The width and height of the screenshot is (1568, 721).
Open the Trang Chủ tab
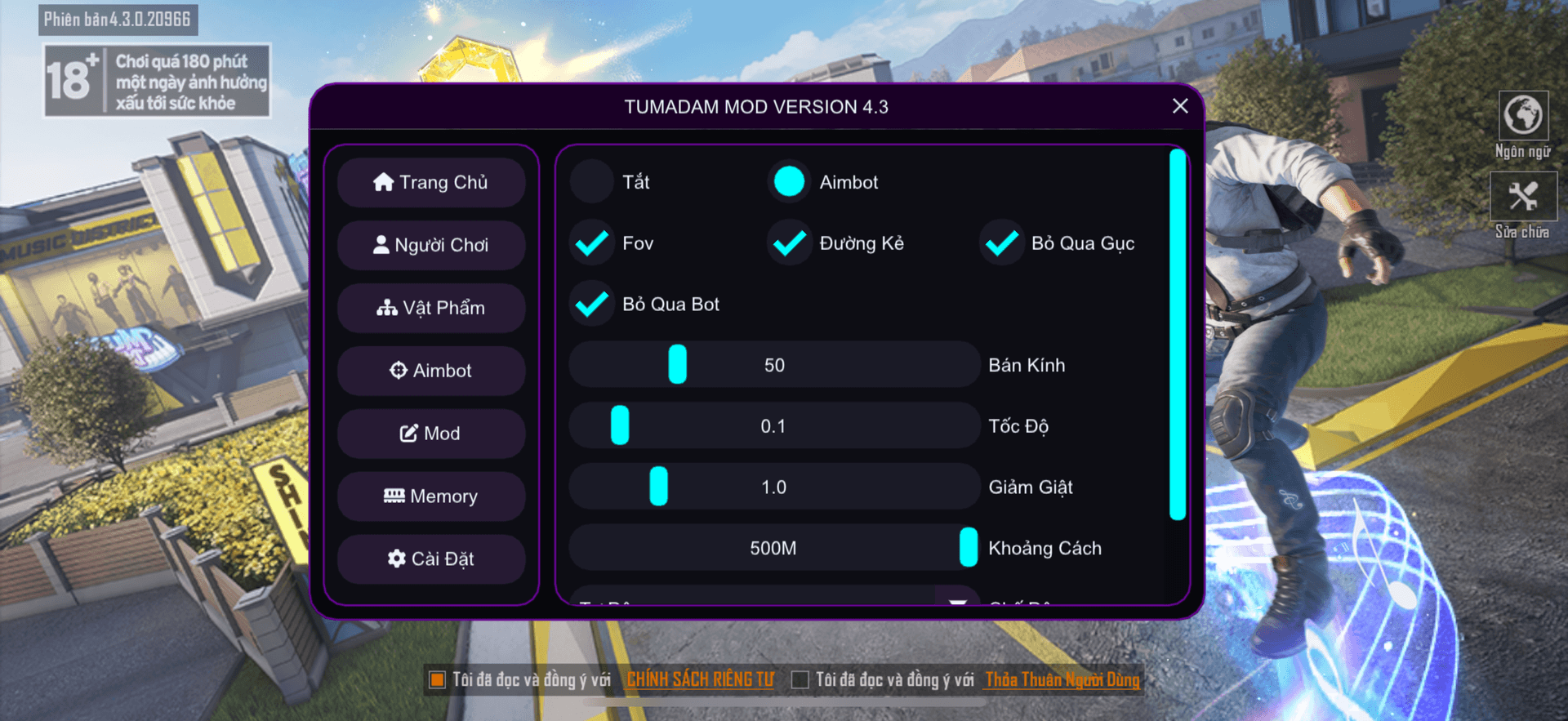[431, 182]
